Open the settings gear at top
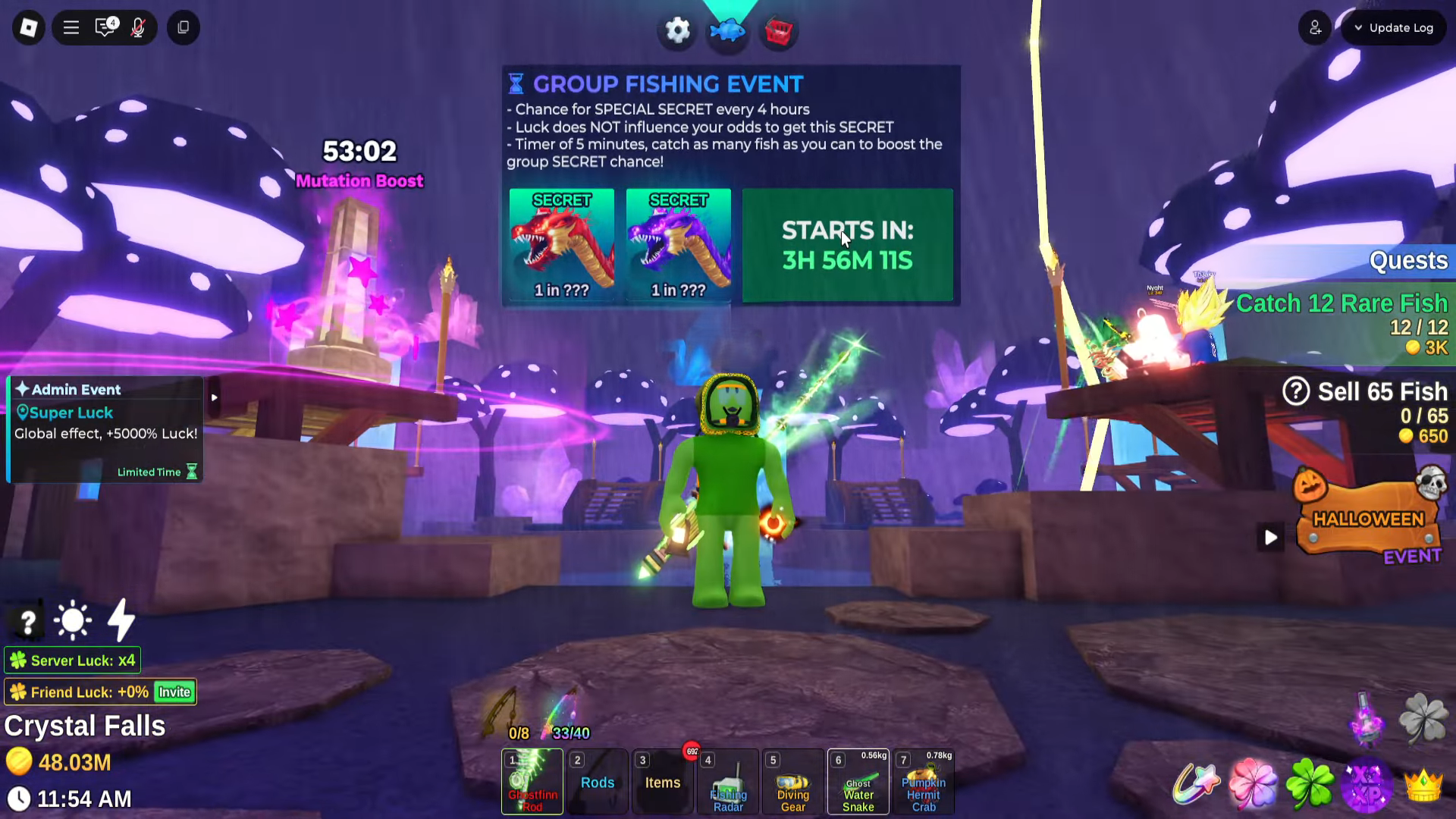The width and height of the screenshot is (1456, 819). (x=677, y=30)
